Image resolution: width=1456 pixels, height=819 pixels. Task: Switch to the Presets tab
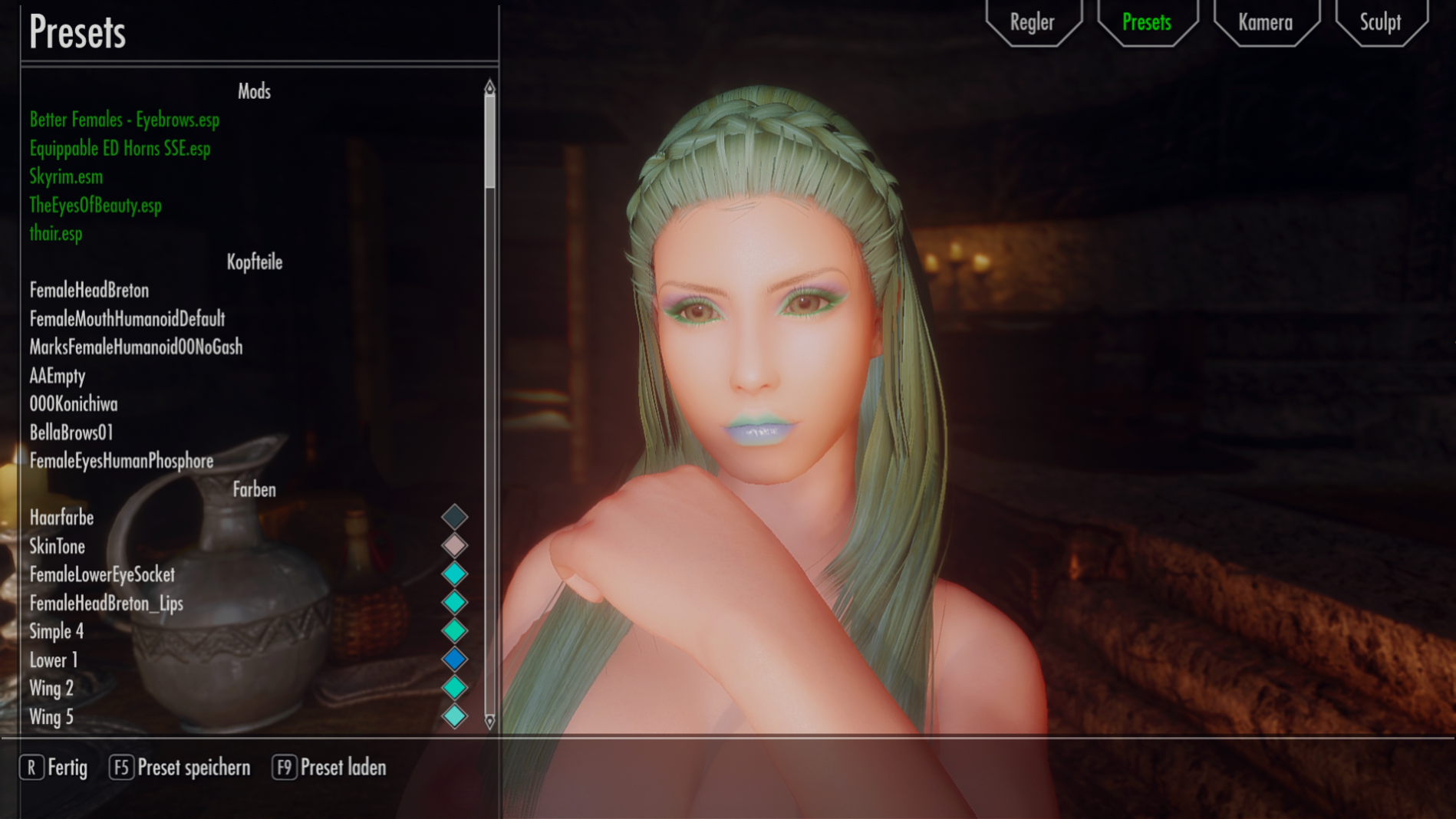coord(1146,22)
